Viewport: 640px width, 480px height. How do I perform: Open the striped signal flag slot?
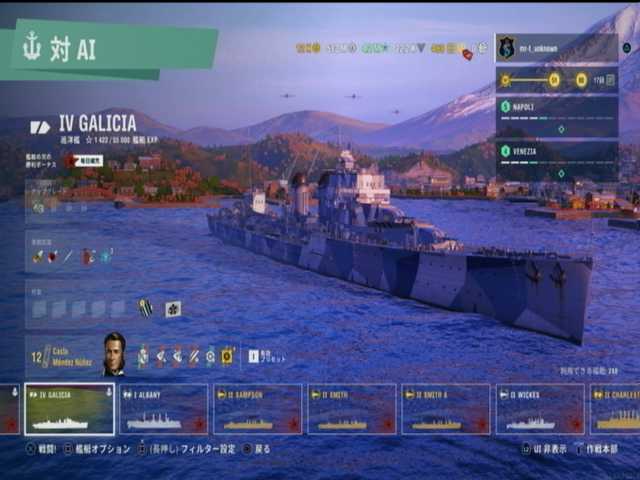point(146,308)
